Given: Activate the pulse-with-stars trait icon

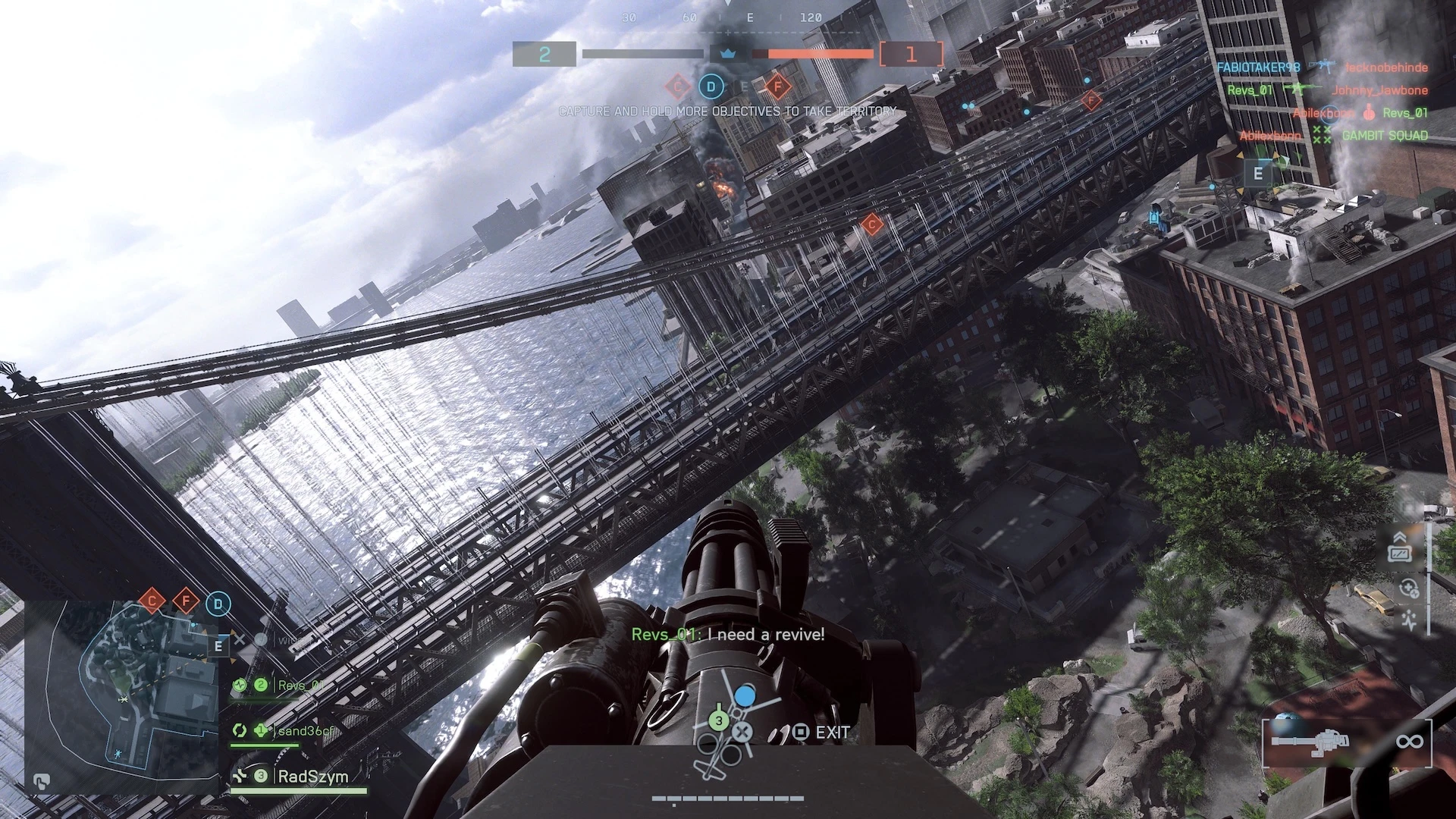Looking at the screenshot, I should point(1409,620).
